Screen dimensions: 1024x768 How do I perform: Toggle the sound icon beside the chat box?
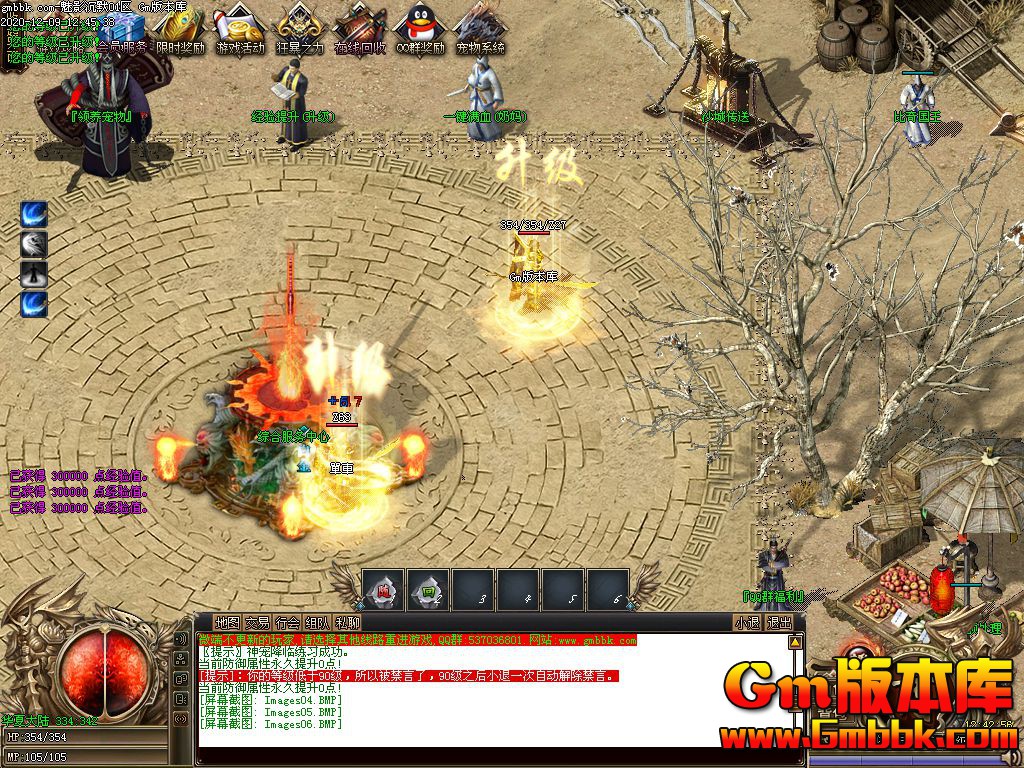pos(181,639)
